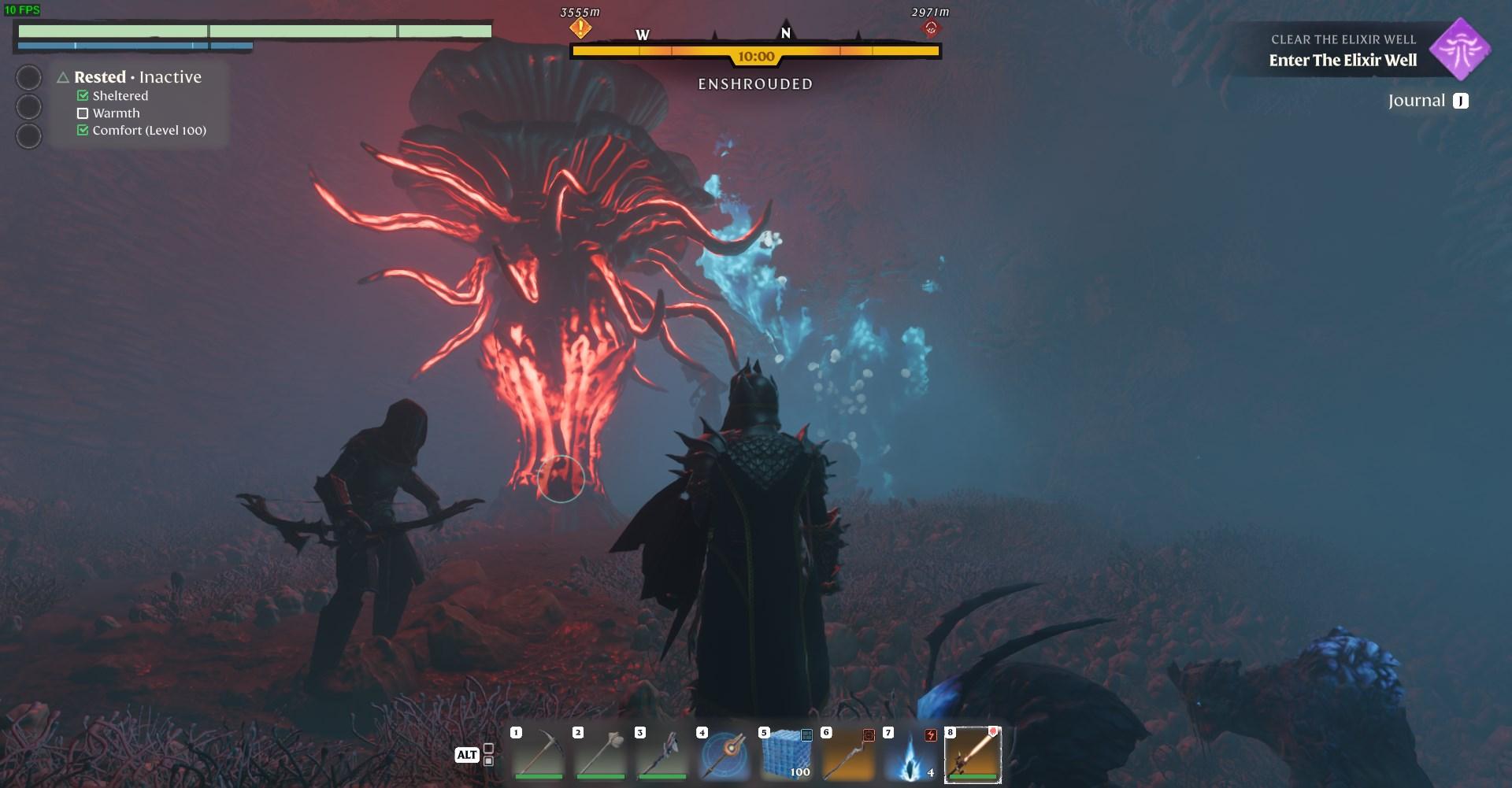Image resolution: width=1512 pixels, height=788 pixels.
Task: Click the Enshrouded timer progress bar
Action: click(x=754, y=52)
